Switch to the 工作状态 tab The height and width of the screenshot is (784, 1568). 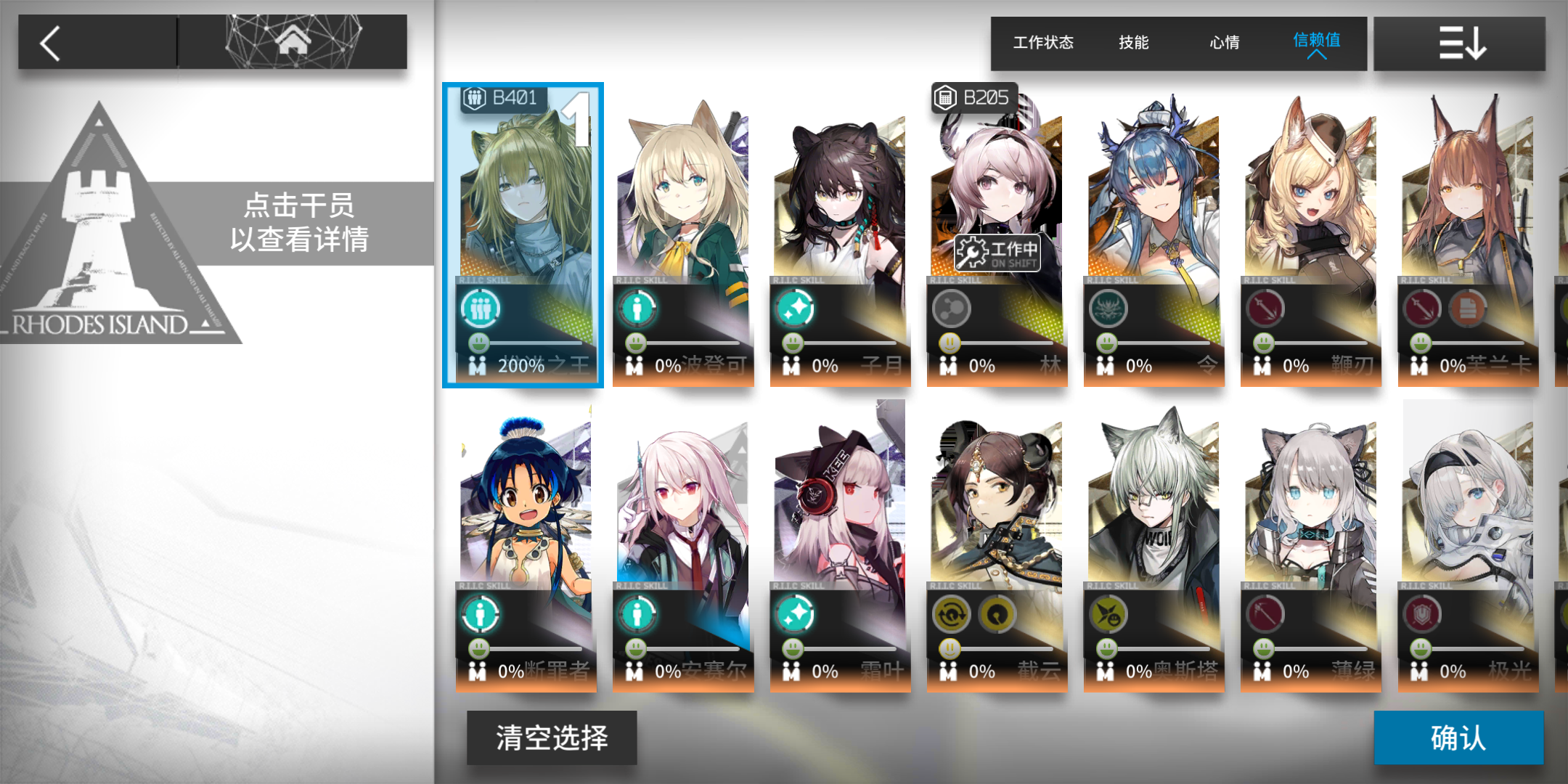(x=1043, y=43)
